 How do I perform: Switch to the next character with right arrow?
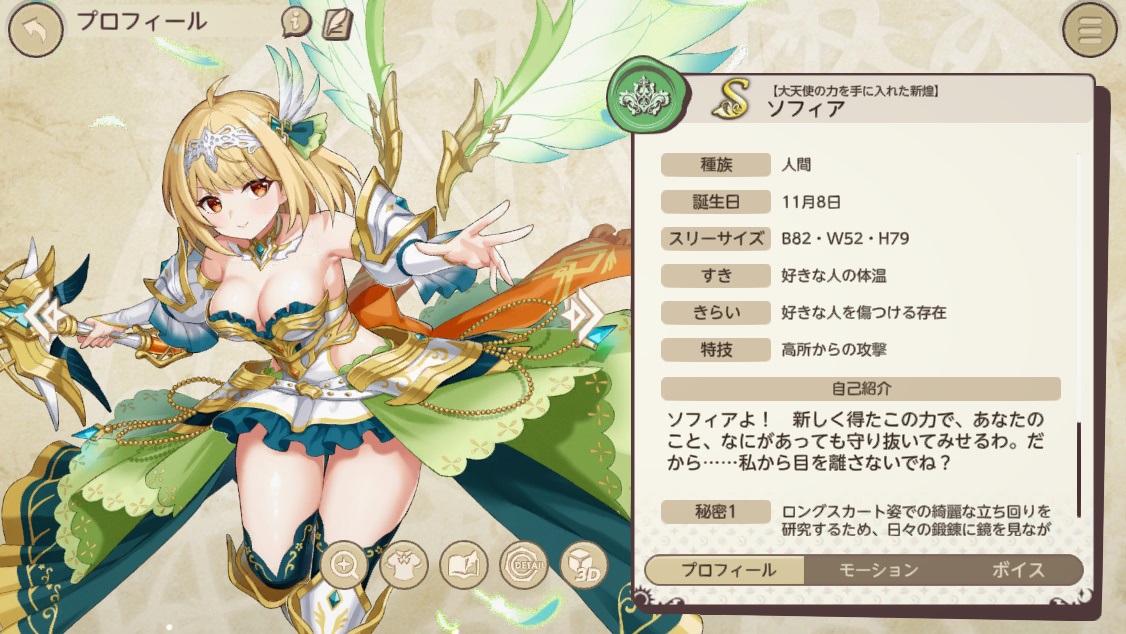tap(582, 316)
